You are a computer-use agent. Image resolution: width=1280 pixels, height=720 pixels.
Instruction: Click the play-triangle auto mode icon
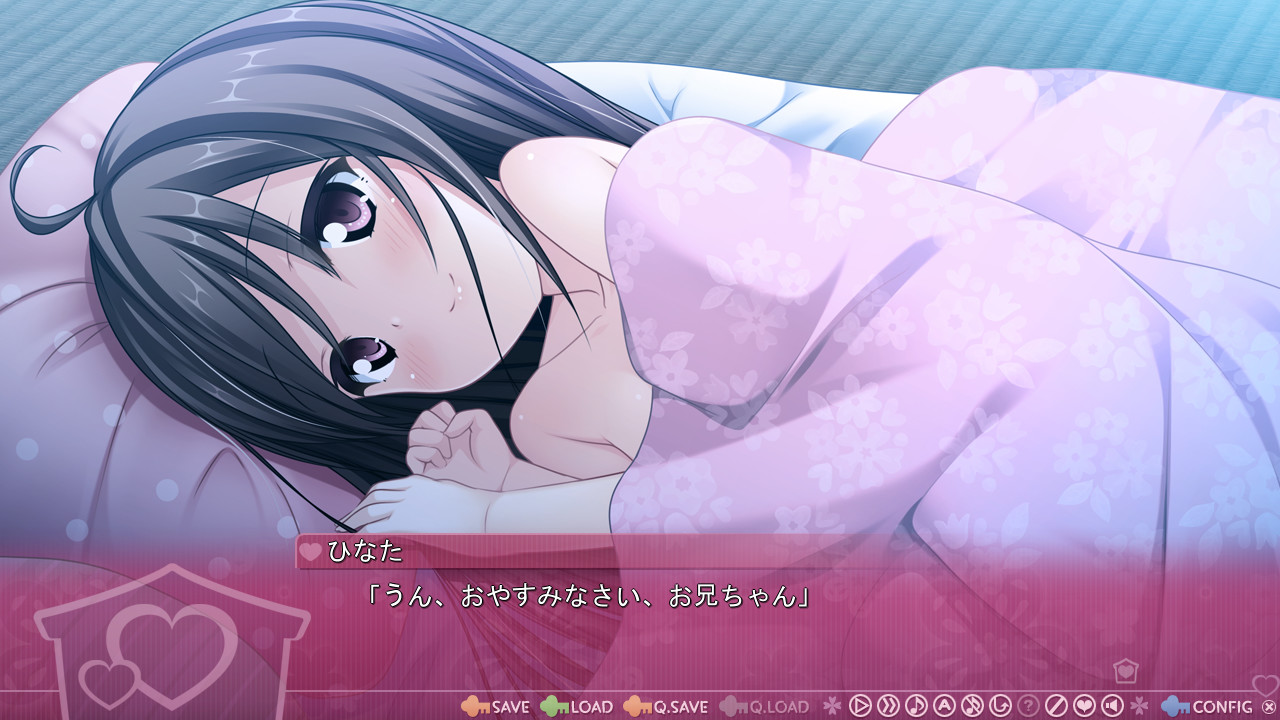pyautogui.click(x=859, y=706)
